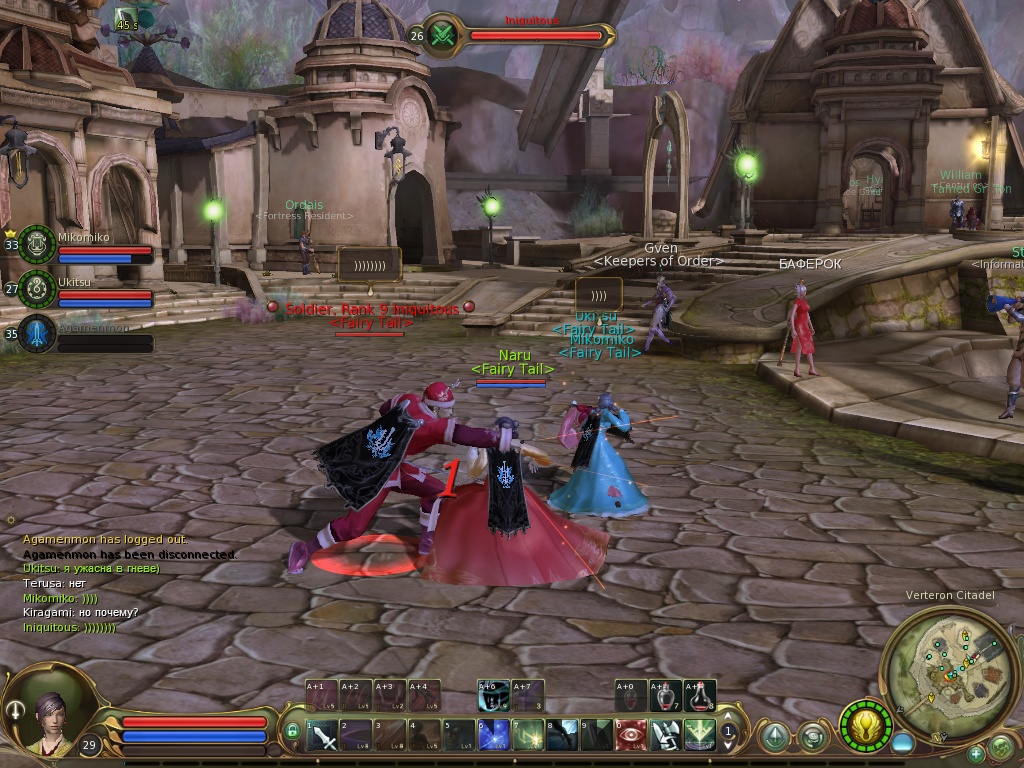Activate the sword attack skill in slot 1
This screenshot has width=1024, height=768.
click(x=322, y=735)
